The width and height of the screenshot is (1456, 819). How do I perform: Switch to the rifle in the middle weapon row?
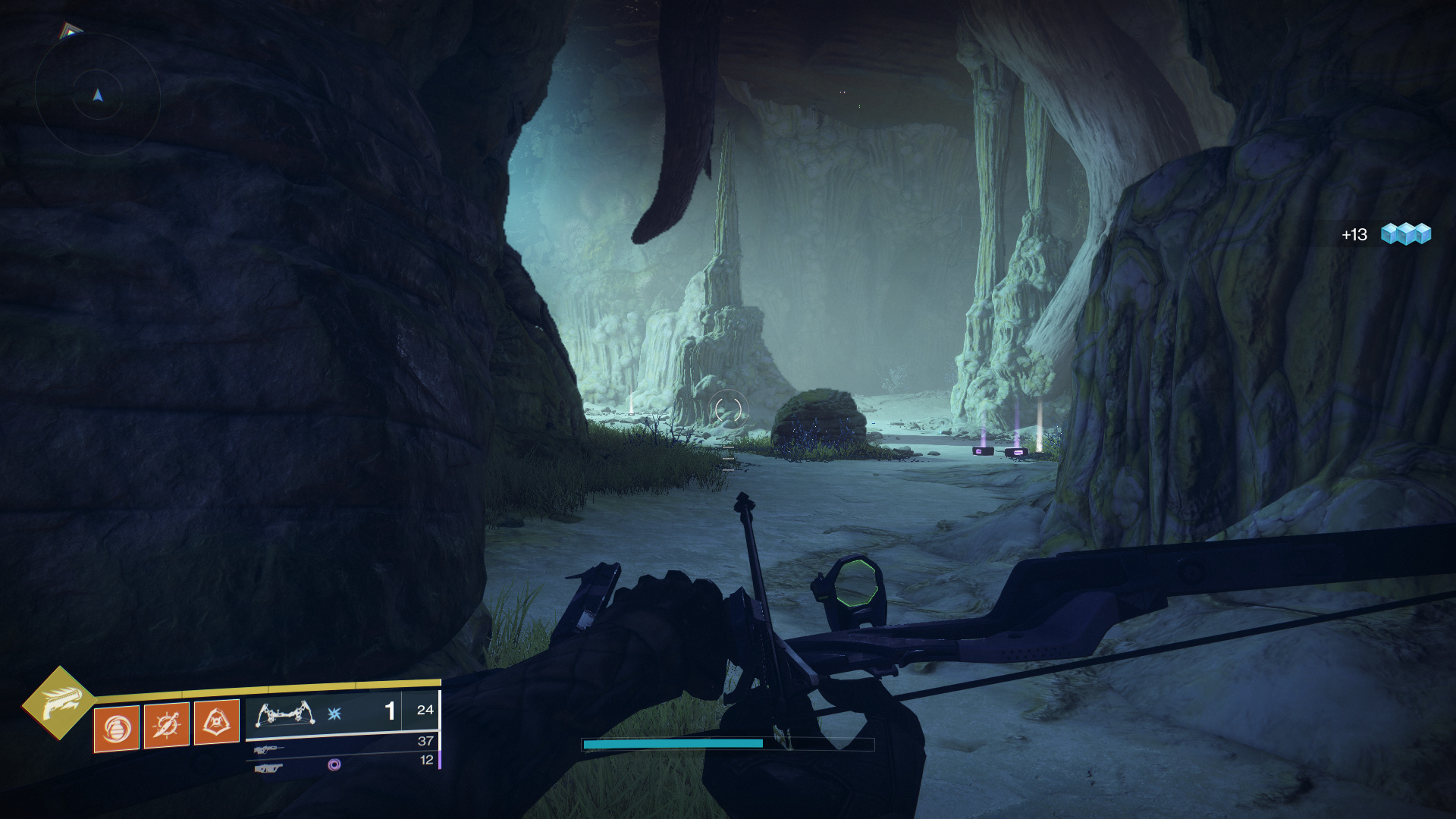268,750
